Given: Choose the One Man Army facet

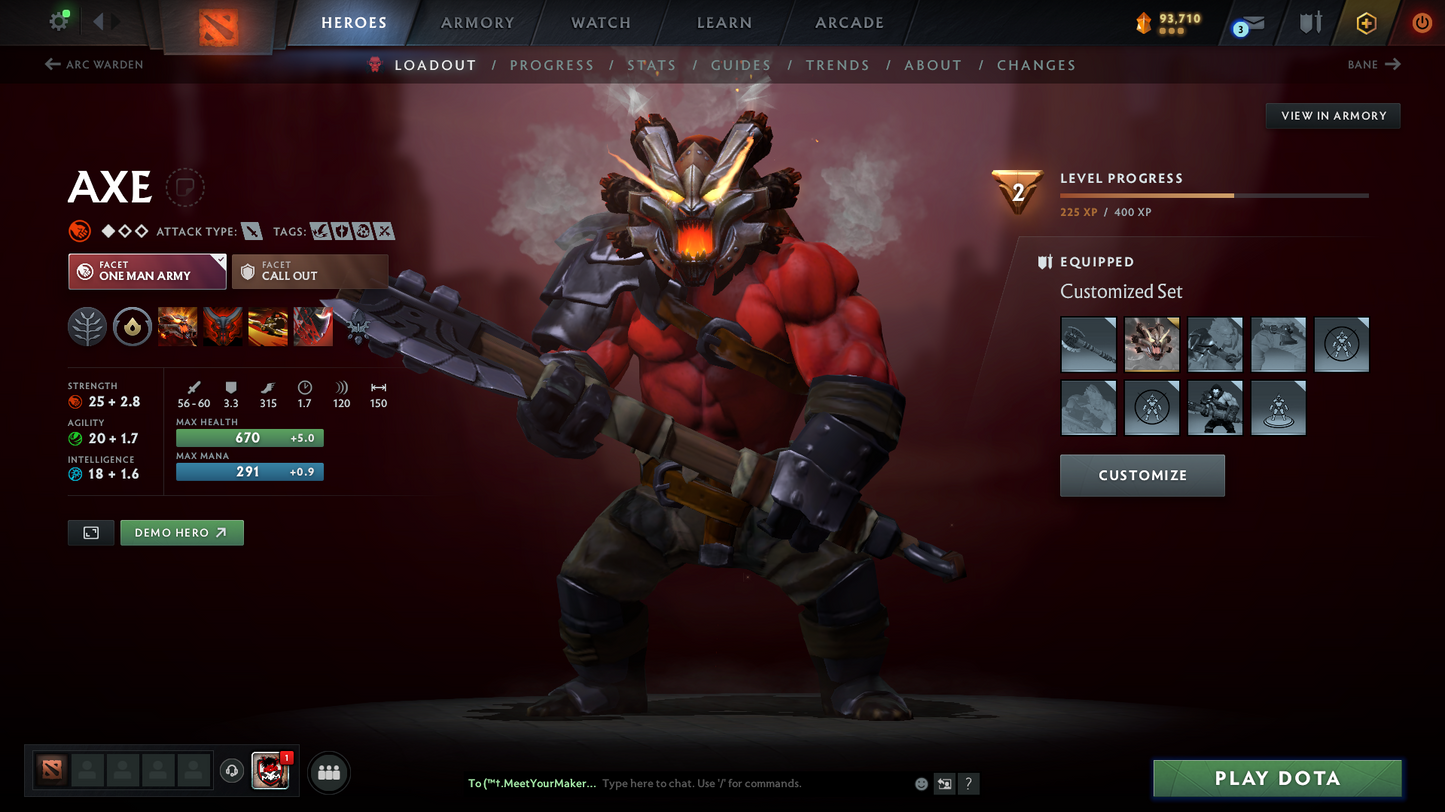Looking at the screenshot, I should click(147, 271).
